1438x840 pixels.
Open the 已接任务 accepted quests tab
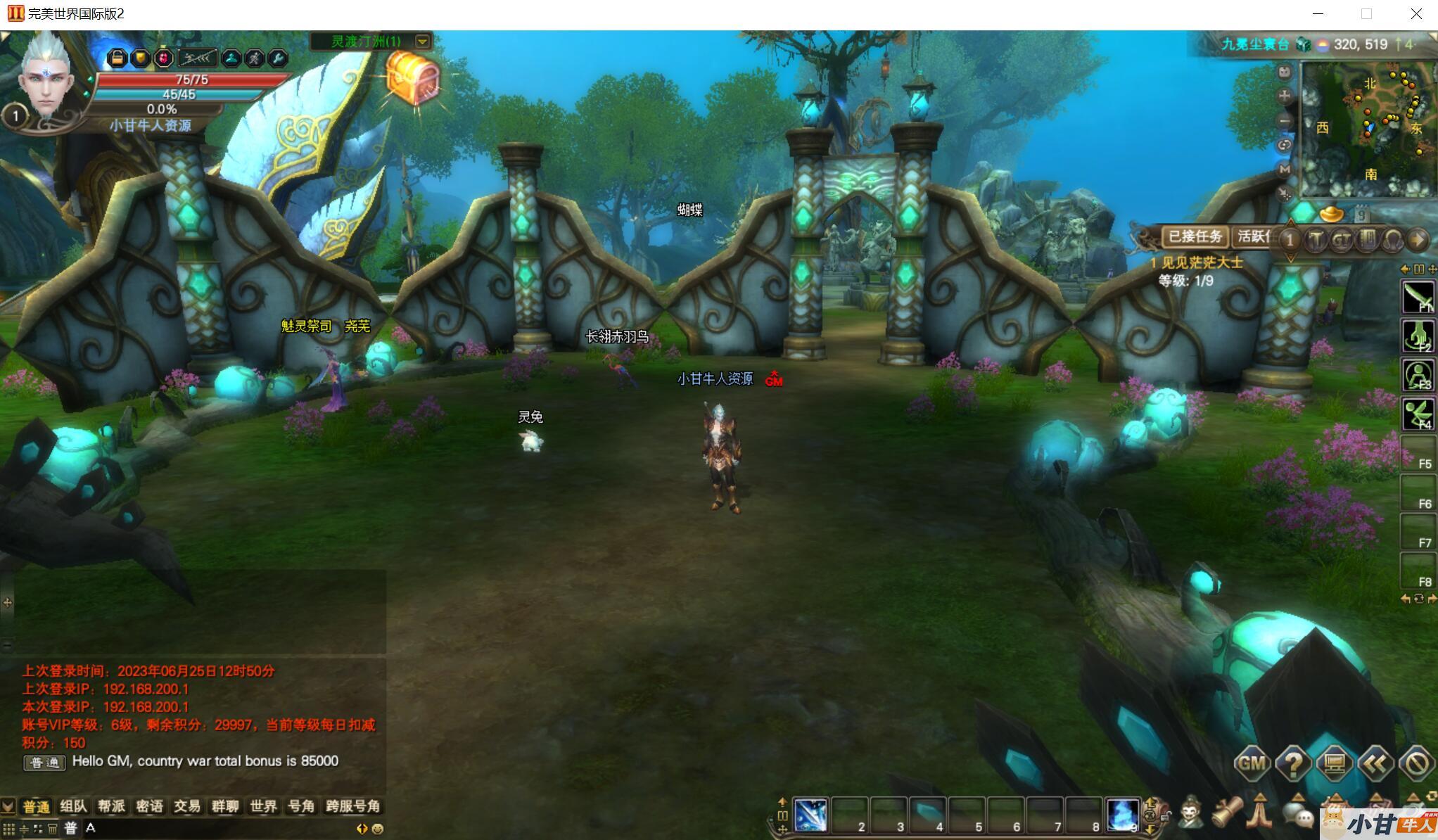click(1195, 236)
